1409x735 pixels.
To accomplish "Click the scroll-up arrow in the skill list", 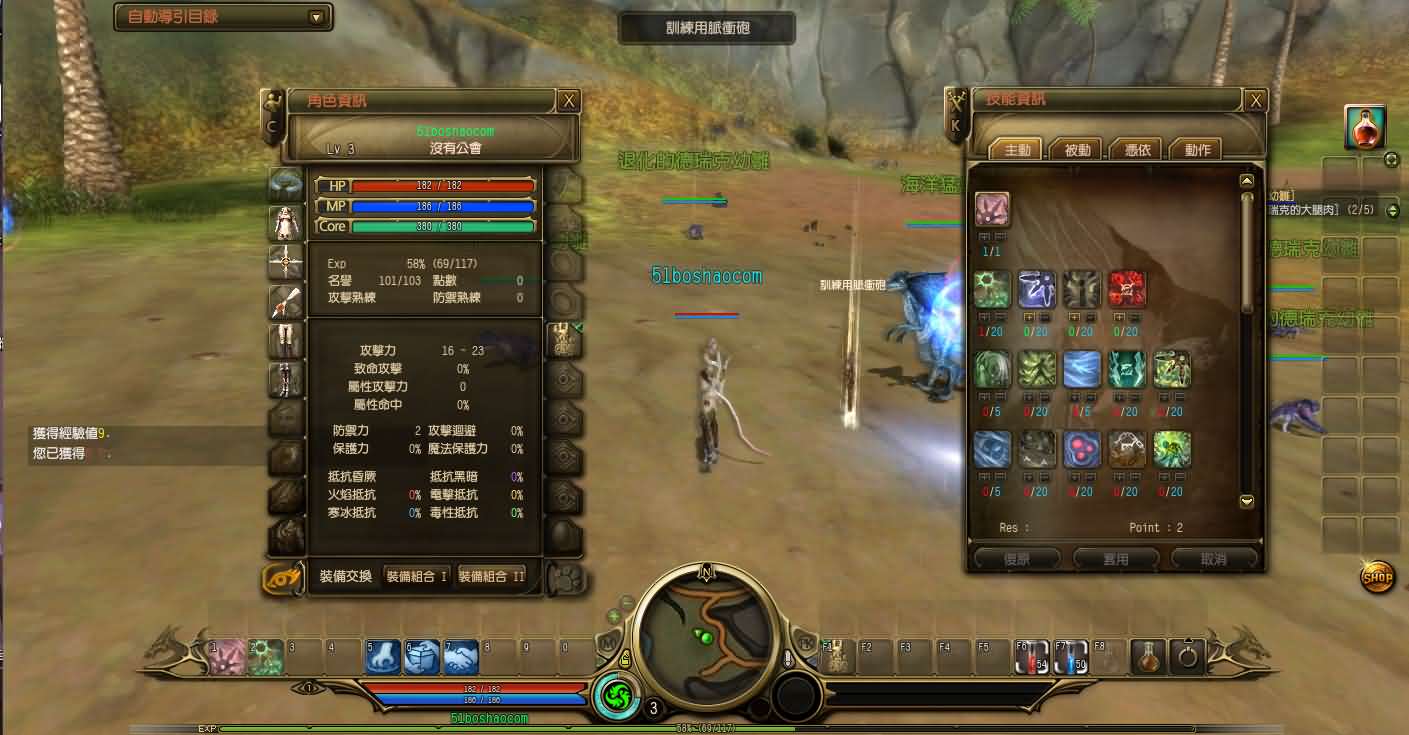I will pyautogui.click(x=1246, y=180).
